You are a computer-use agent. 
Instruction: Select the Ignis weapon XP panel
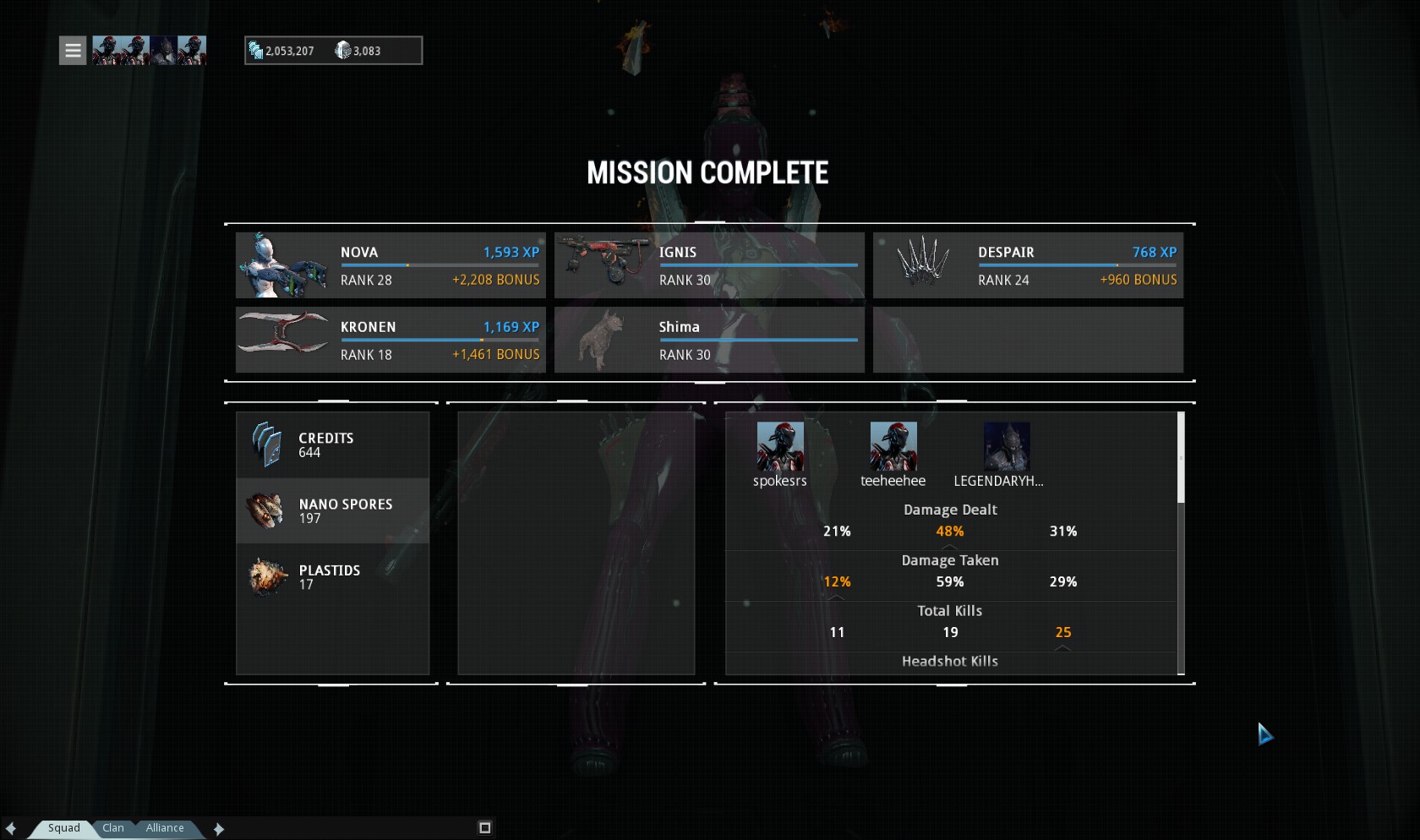click(x=709, y=265)
